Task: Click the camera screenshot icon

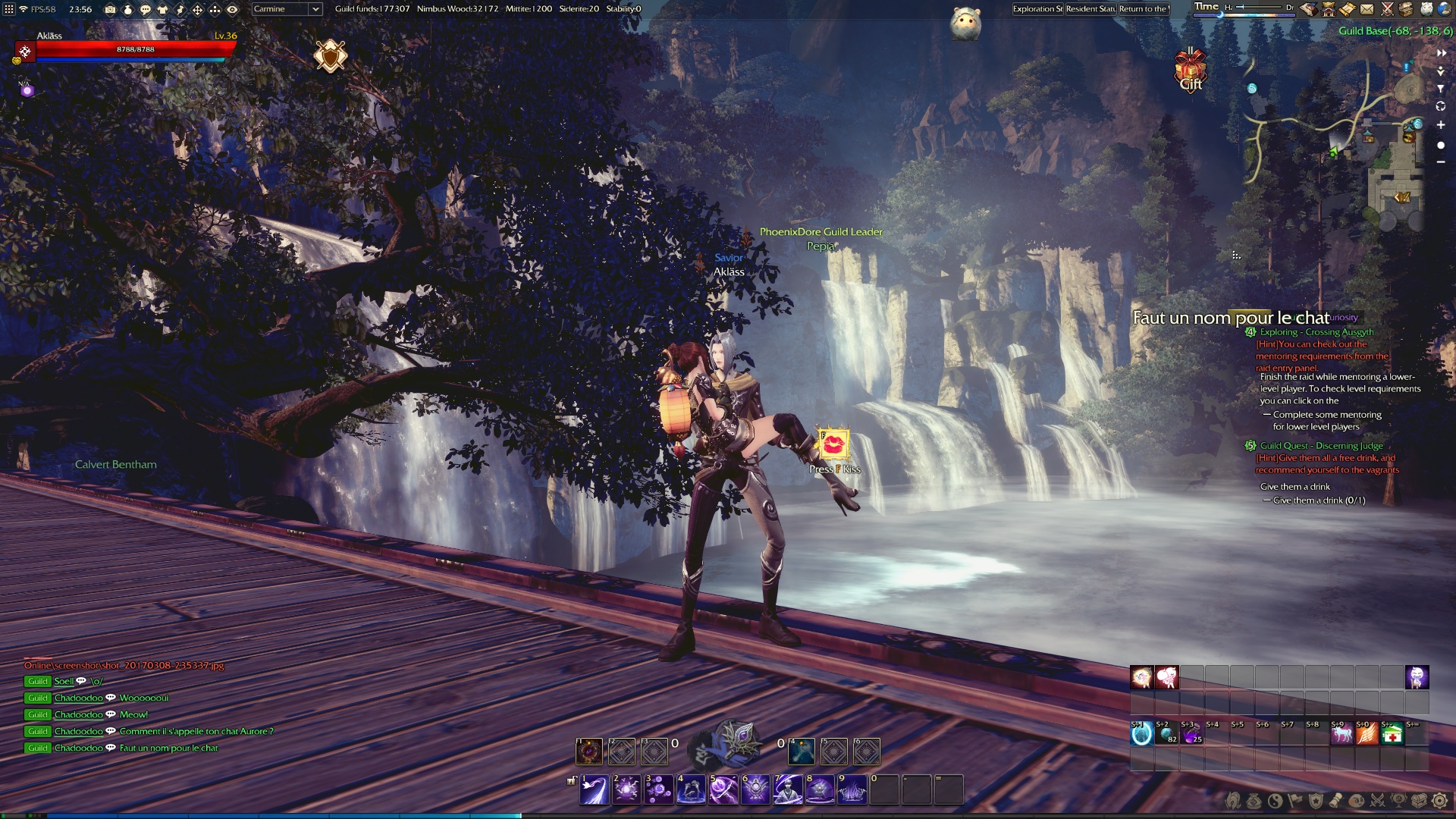Action: coord(110,10)
